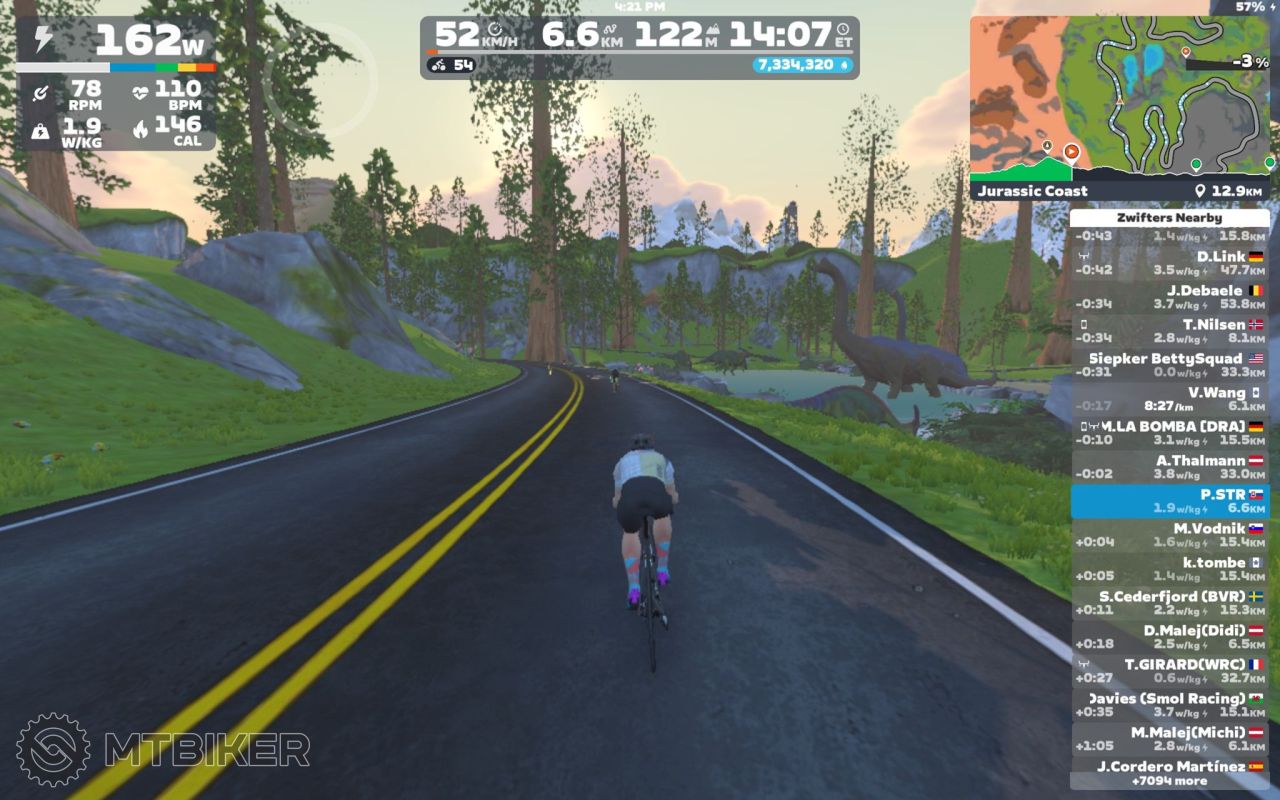Screen dimensions: 1280x800
Task: Select D.Link in the Zwifters Nearby list
Action: click(1169, 263)
